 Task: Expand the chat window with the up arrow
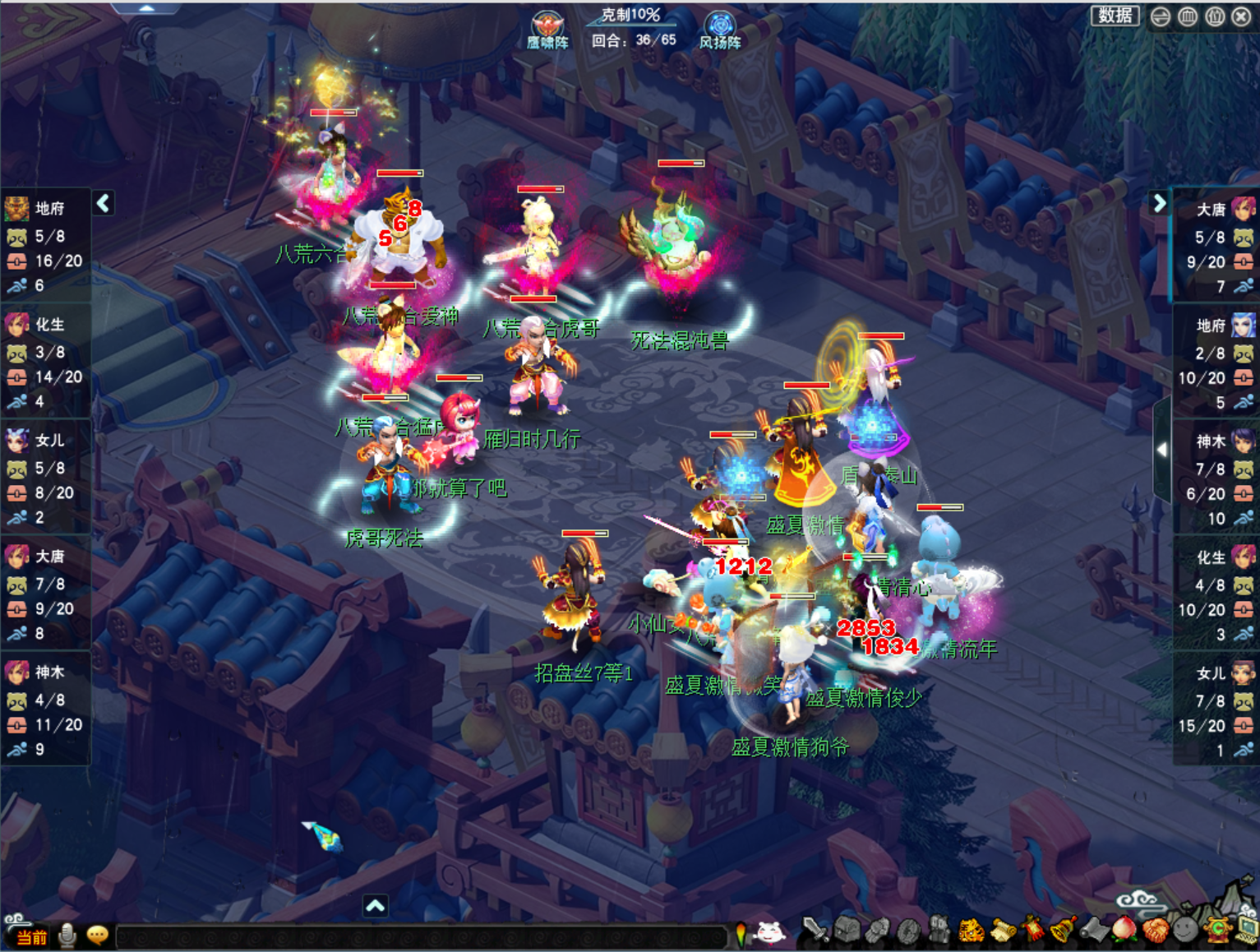375,906
